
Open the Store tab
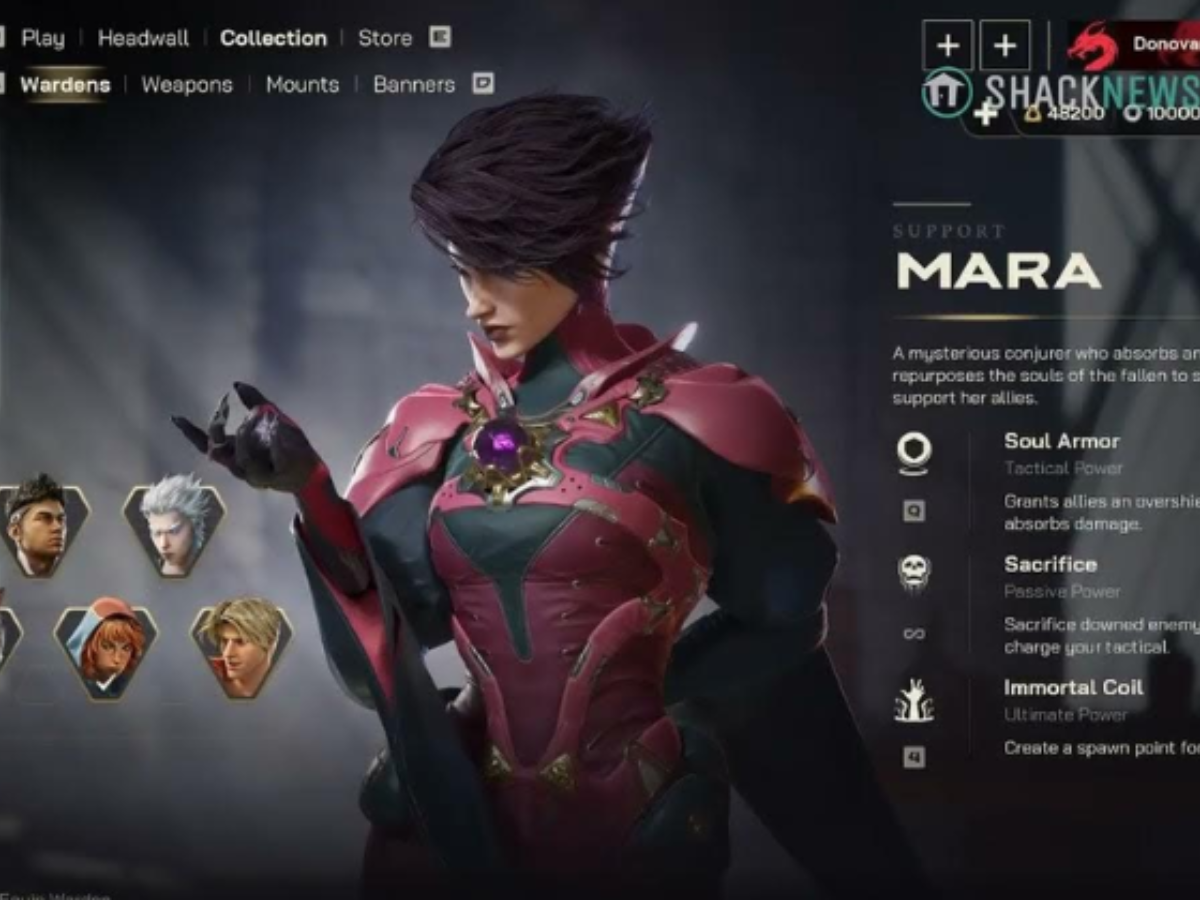tap(385, 38)
